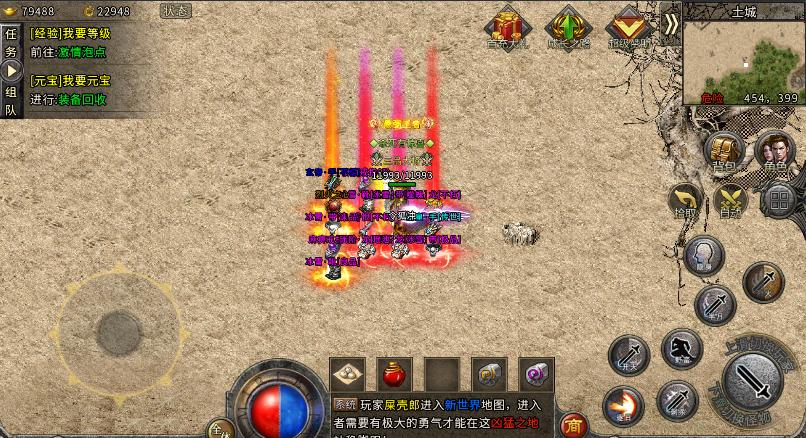Open the 成长之路 green arrow icon

pos(567,27)
